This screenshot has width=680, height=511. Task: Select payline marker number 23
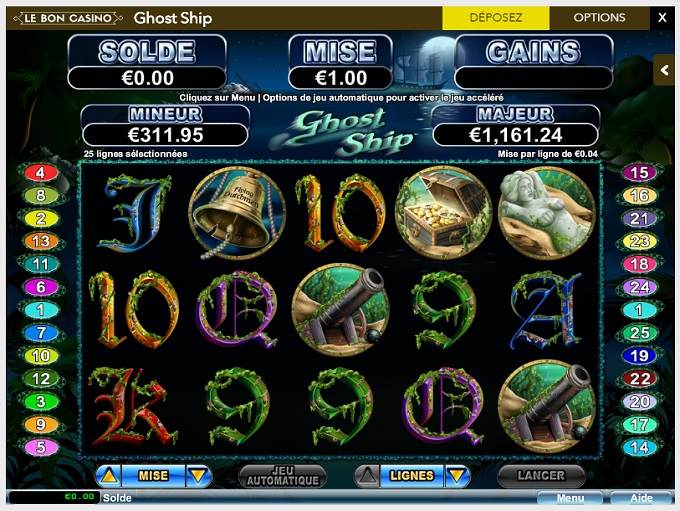tap(638, 241)
